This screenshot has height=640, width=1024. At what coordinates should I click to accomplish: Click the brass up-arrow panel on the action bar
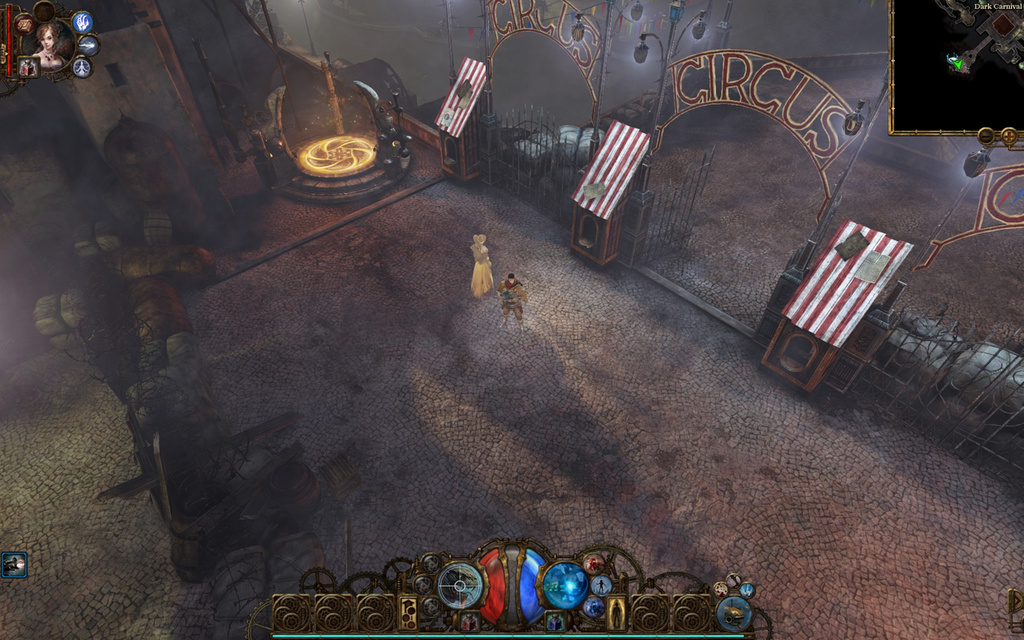(x=408, y=612)
